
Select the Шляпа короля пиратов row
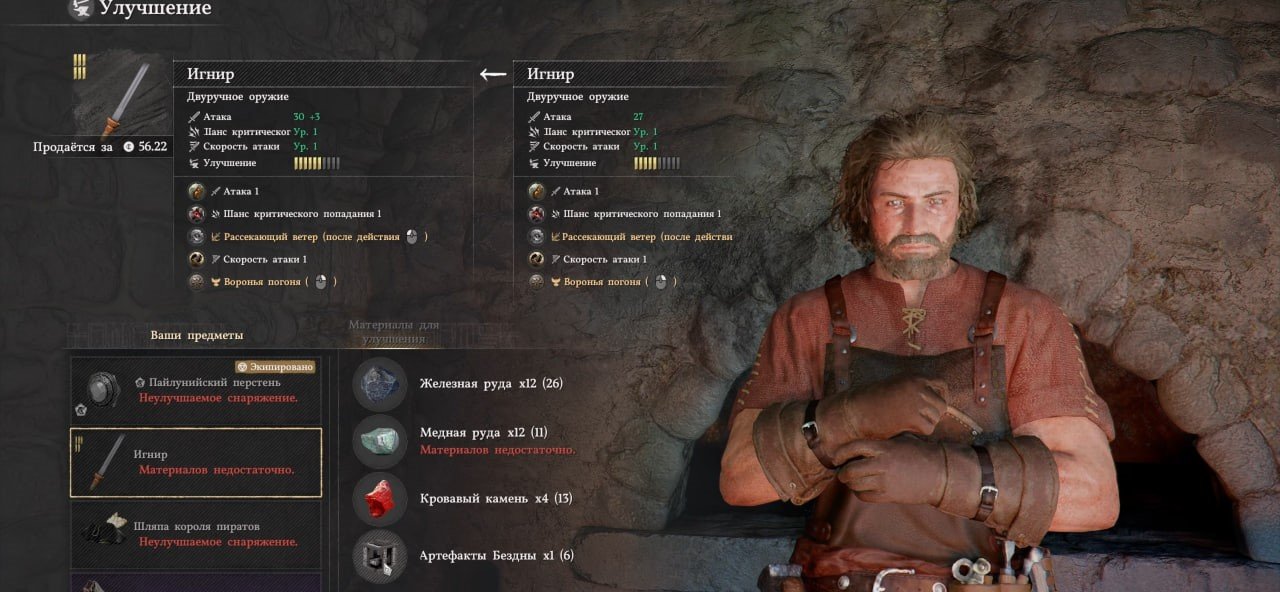coord(196,534)
